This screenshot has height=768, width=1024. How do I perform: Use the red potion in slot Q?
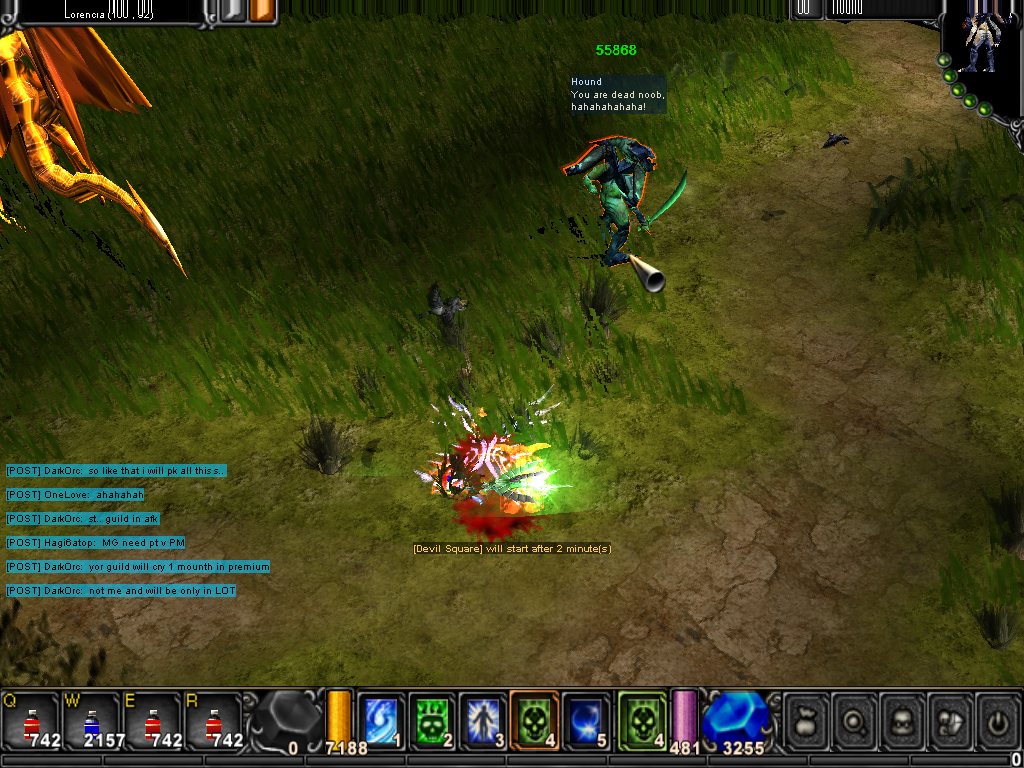30,722
